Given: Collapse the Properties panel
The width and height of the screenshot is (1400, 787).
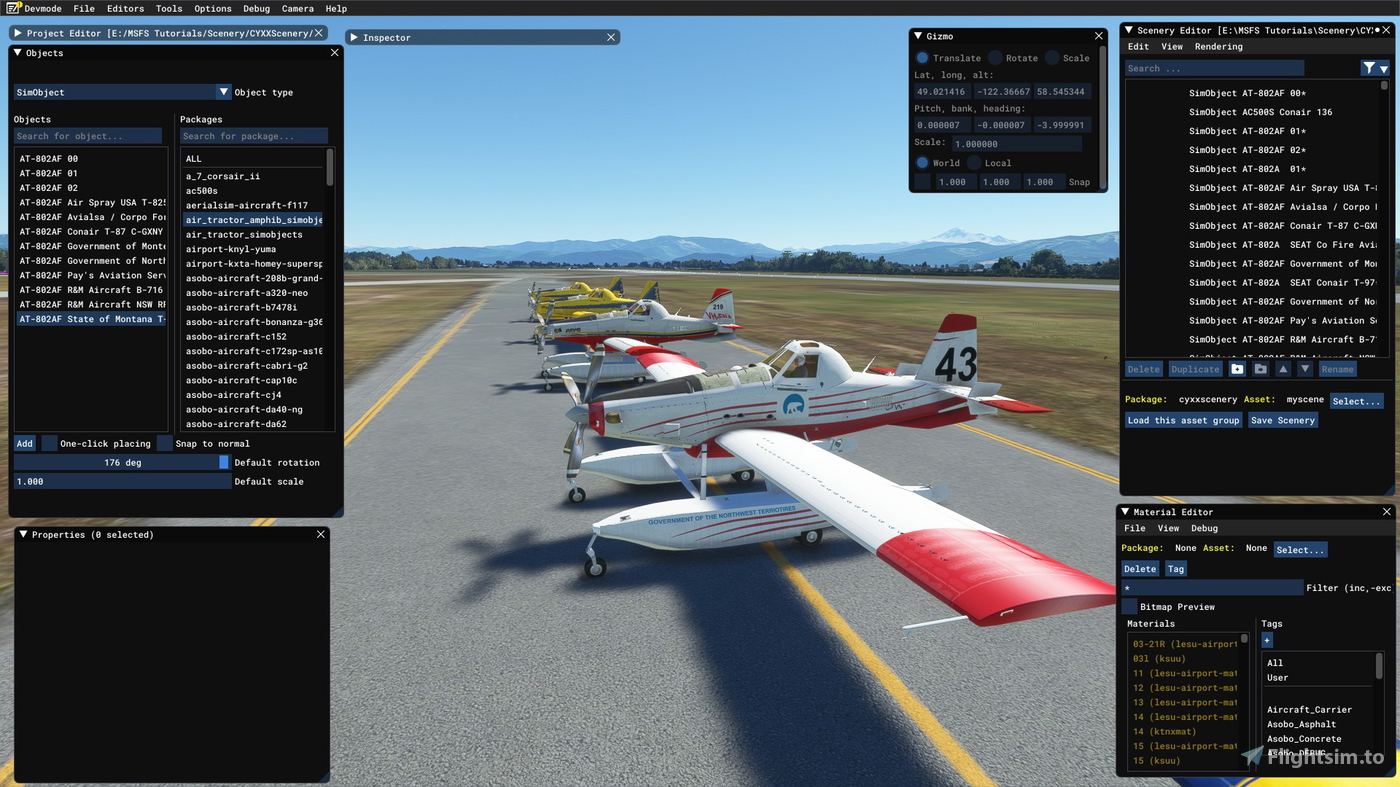Looking at the screenshot, I should pyautogui.click(x=22, y=534).
